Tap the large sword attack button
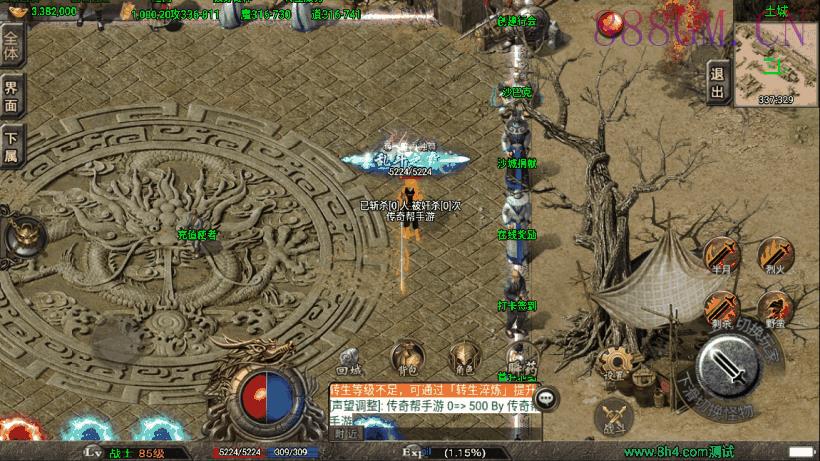820x461 pixels. tap(734, 370)
